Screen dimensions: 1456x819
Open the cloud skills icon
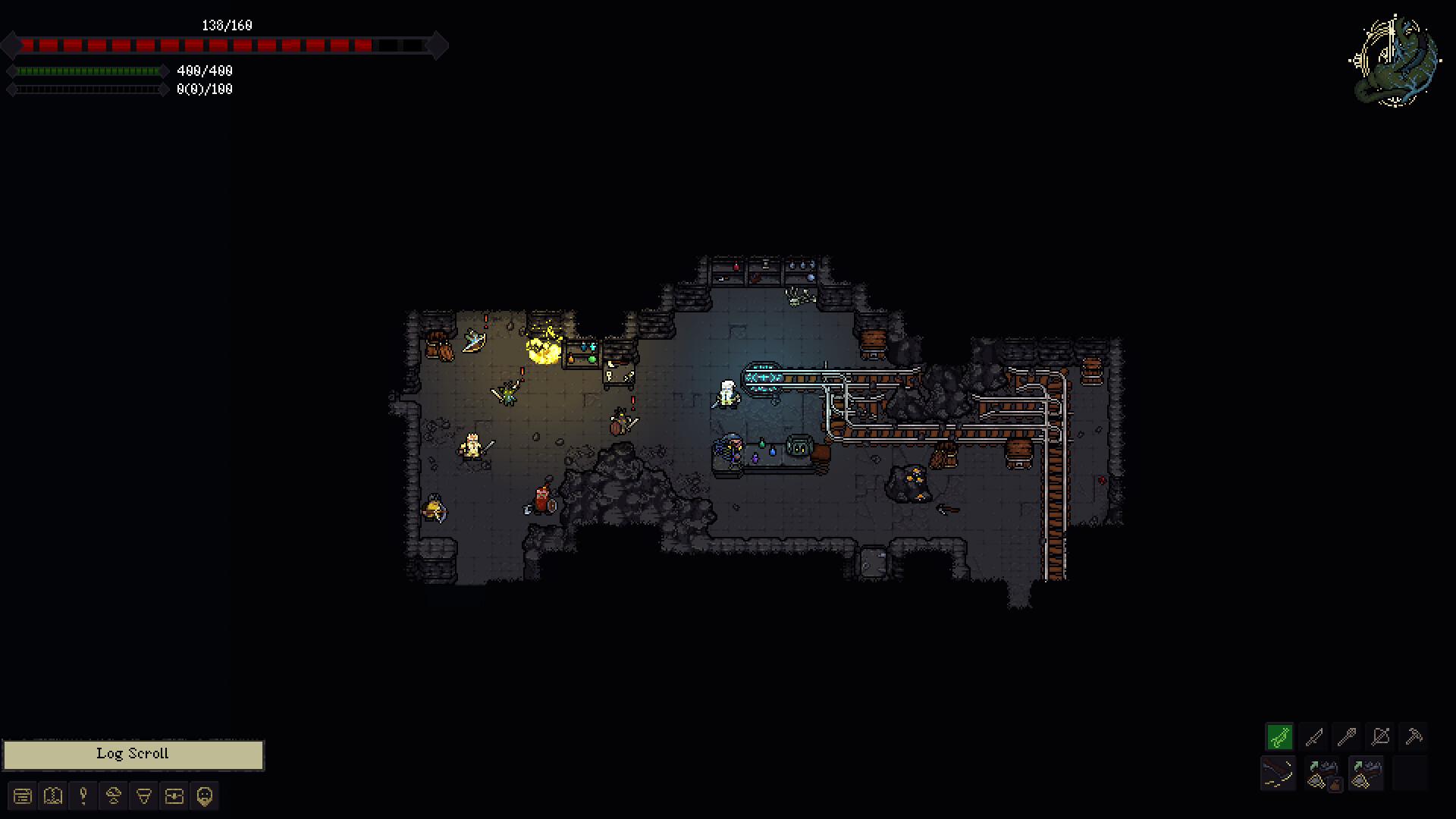[x=113, y=796]
